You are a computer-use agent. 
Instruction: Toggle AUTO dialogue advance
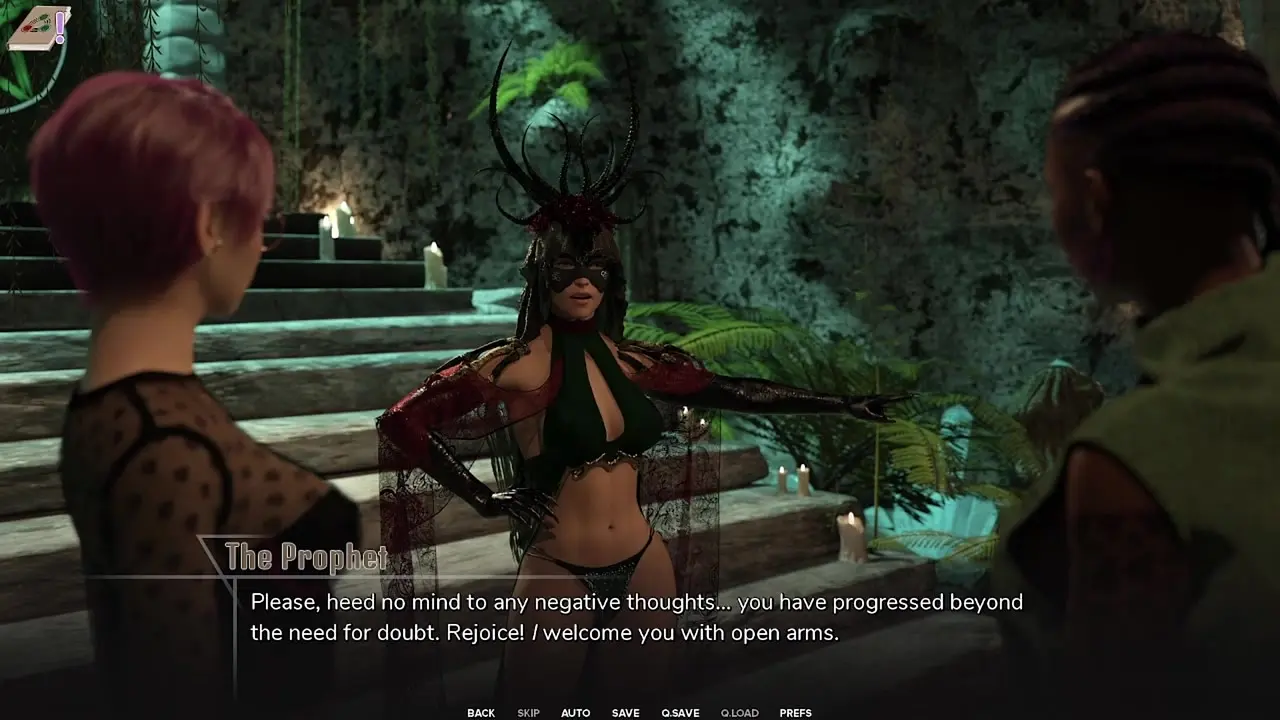click(575, 713)
